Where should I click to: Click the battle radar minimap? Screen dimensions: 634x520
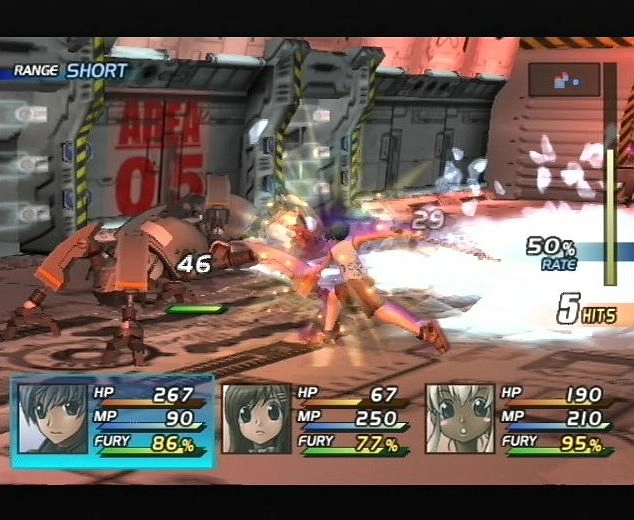(x=564, y=80)
